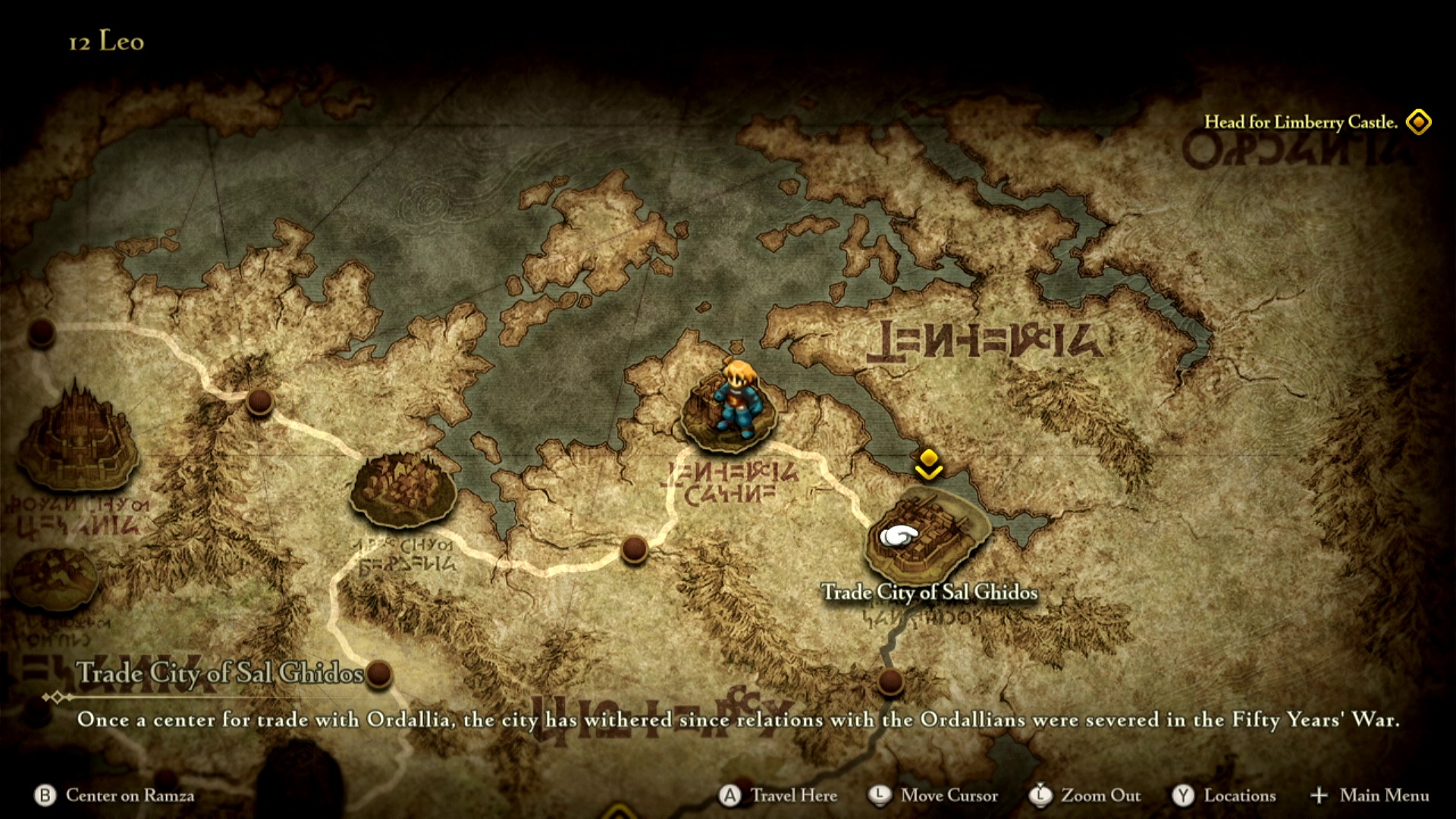The image size is (1456, 819).
Task: Choose the hilltop town beside the inland sea
Action: (x=403, y=488)
